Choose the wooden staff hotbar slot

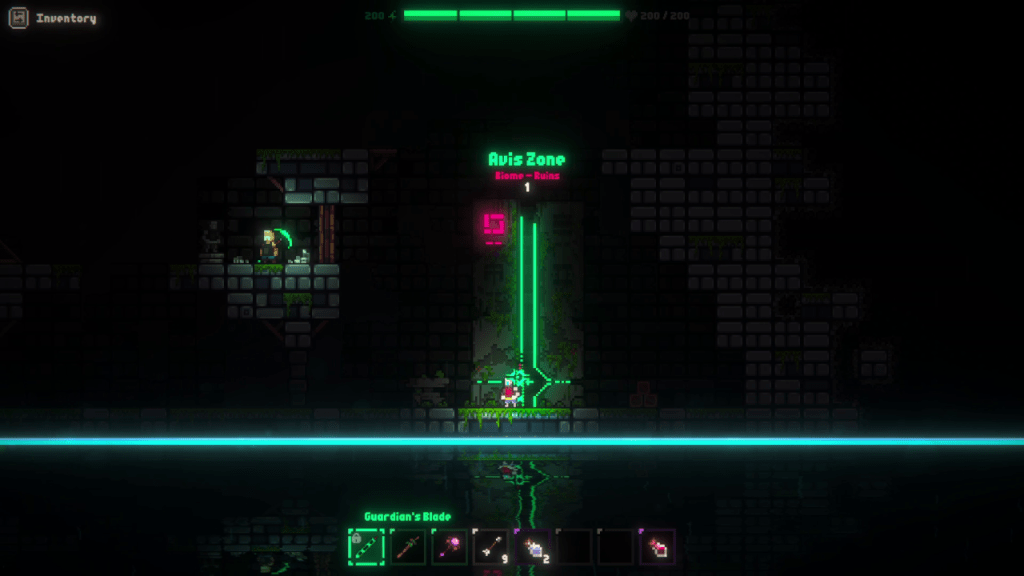tap(408, 546)
